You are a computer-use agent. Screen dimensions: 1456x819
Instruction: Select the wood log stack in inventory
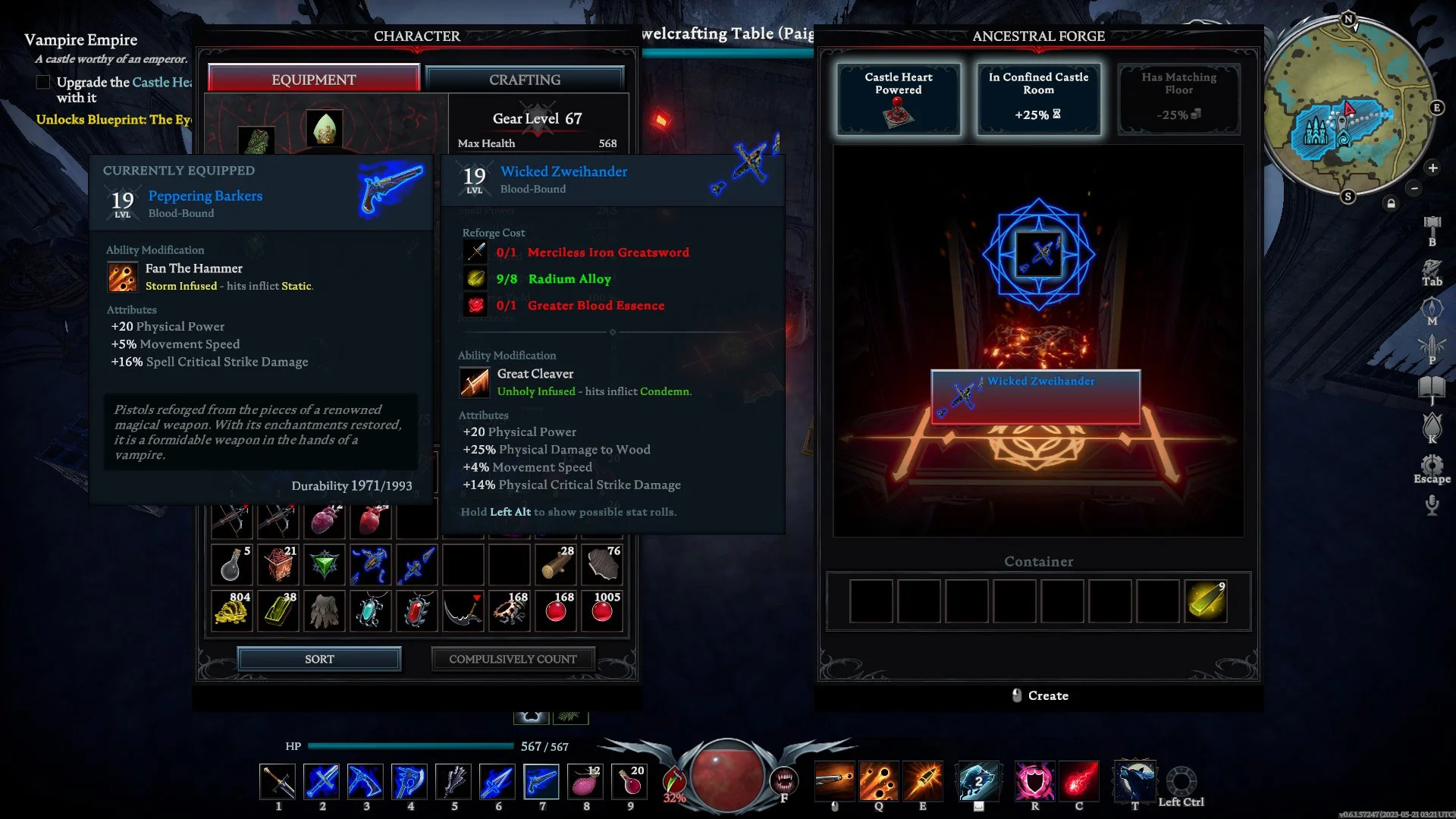click(557, 564)
